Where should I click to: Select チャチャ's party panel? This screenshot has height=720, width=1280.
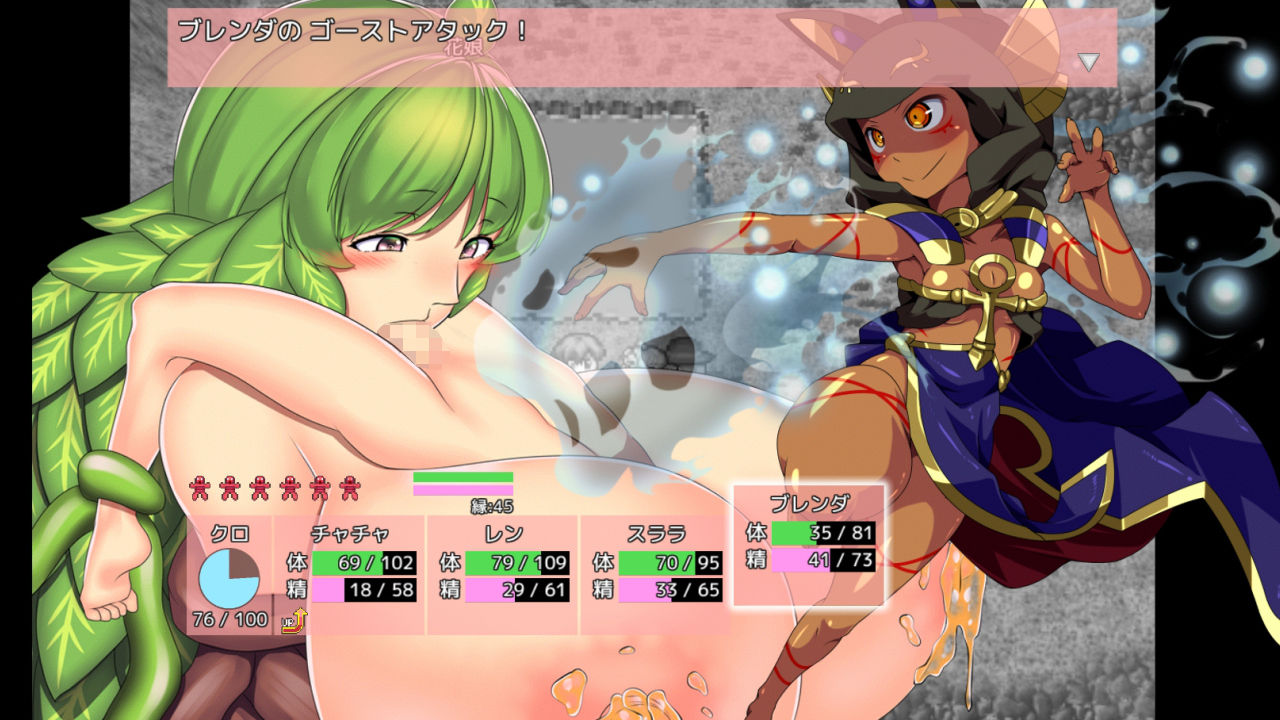coord(350,574)
